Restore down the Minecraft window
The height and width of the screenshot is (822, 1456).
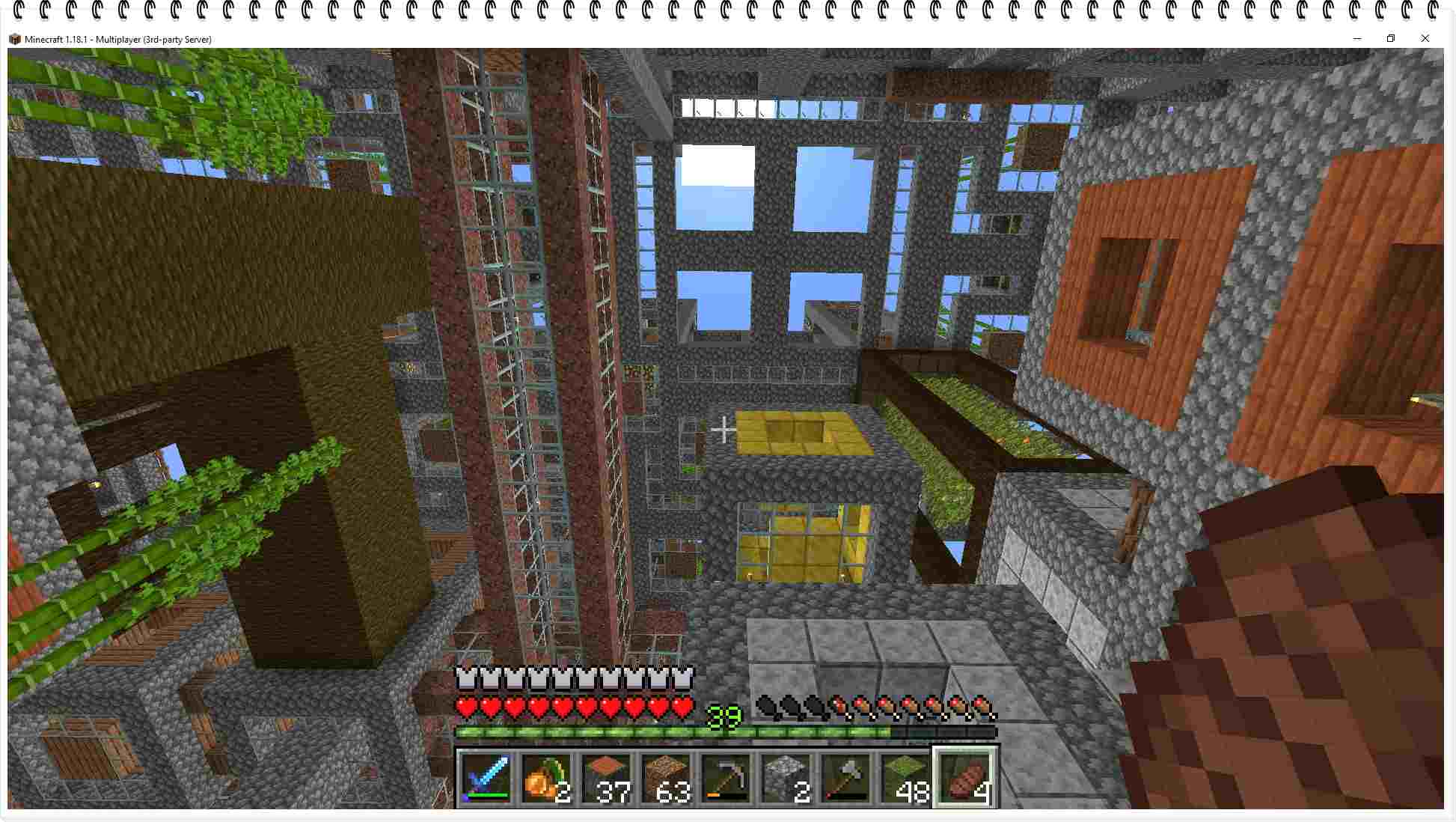point(1391,38)
